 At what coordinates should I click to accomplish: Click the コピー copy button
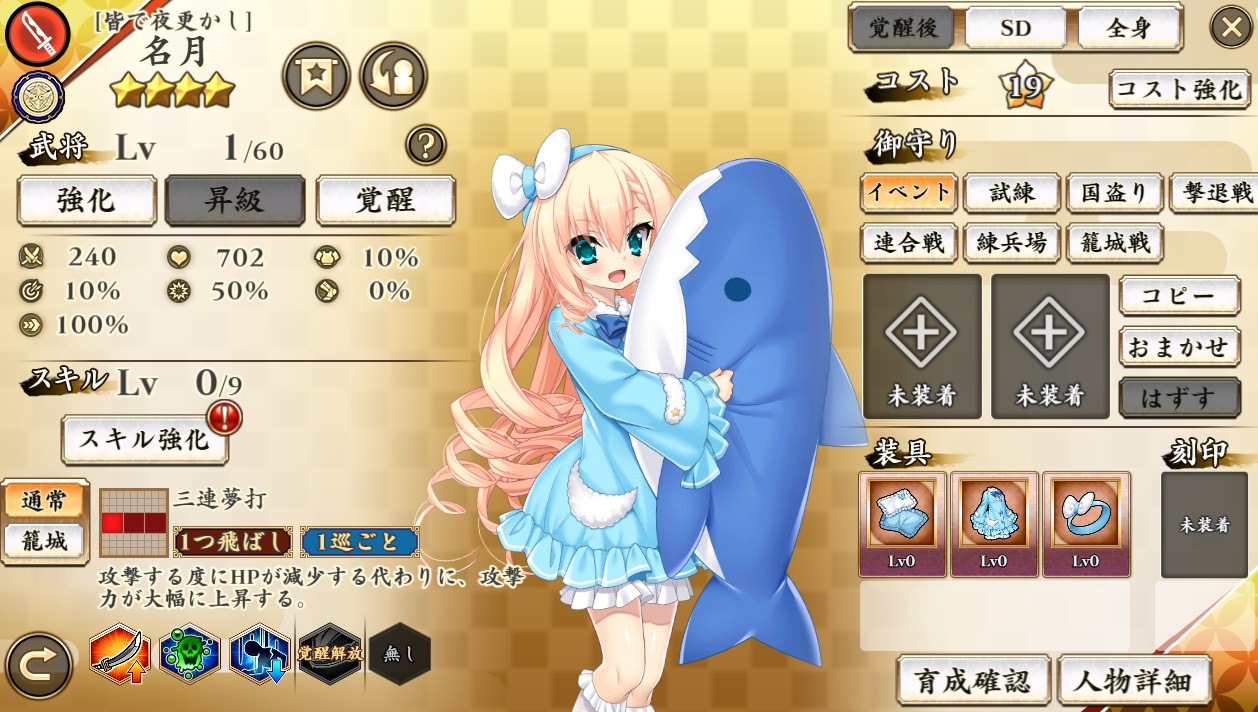1179,296
